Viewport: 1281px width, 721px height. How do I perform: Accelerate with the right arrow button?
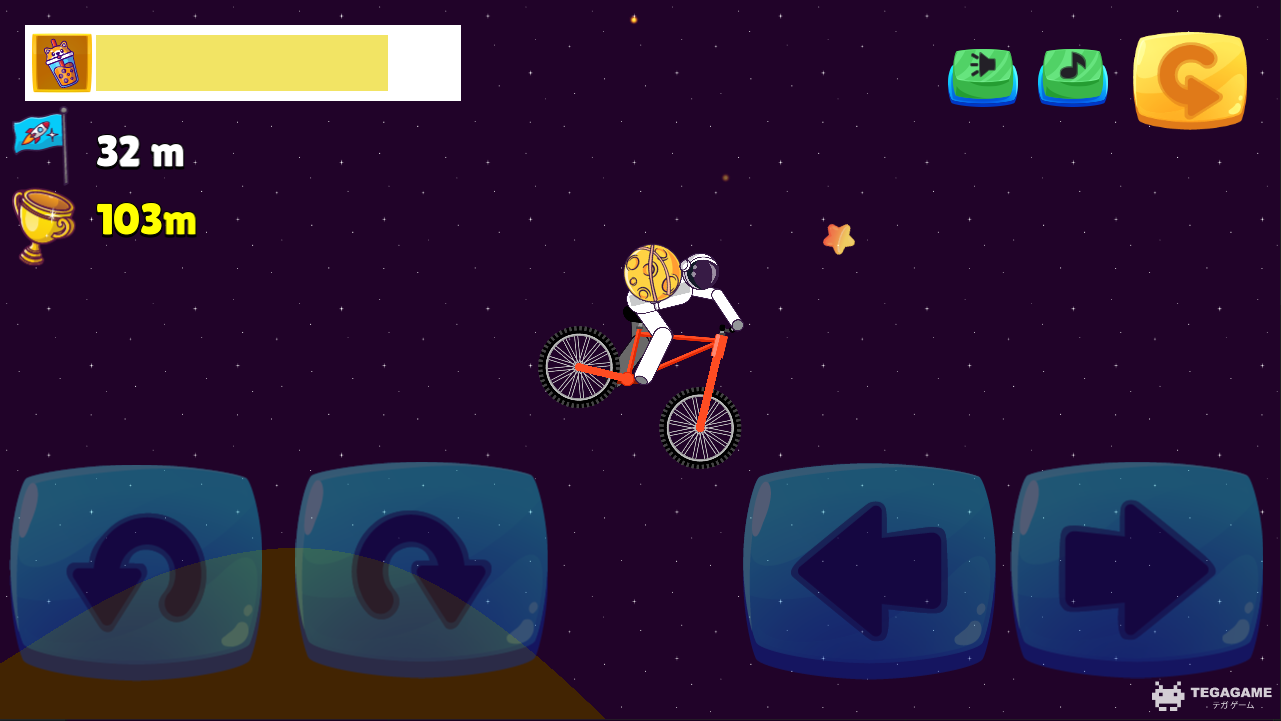1137,570
